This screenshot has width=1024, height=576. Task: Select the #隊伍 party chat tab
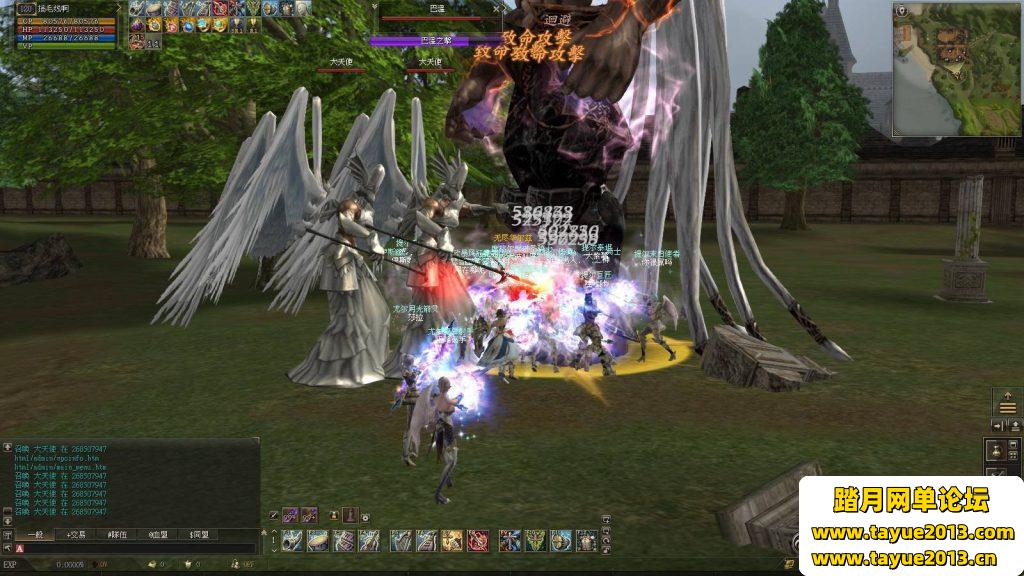click(x=118, y=535)
